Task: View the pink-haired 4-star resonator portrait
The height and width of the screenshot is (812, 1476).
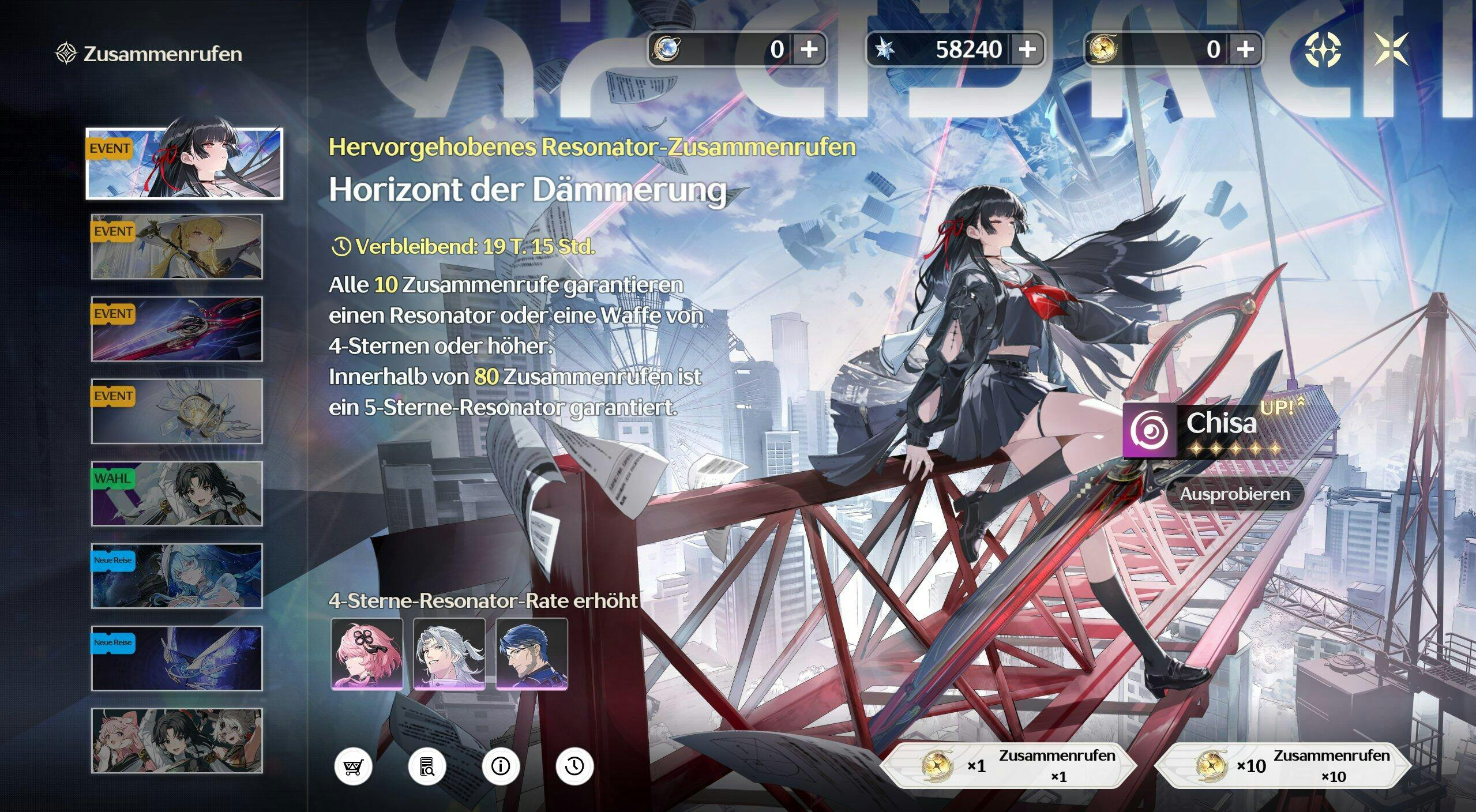Action: (x=367, y=654)
